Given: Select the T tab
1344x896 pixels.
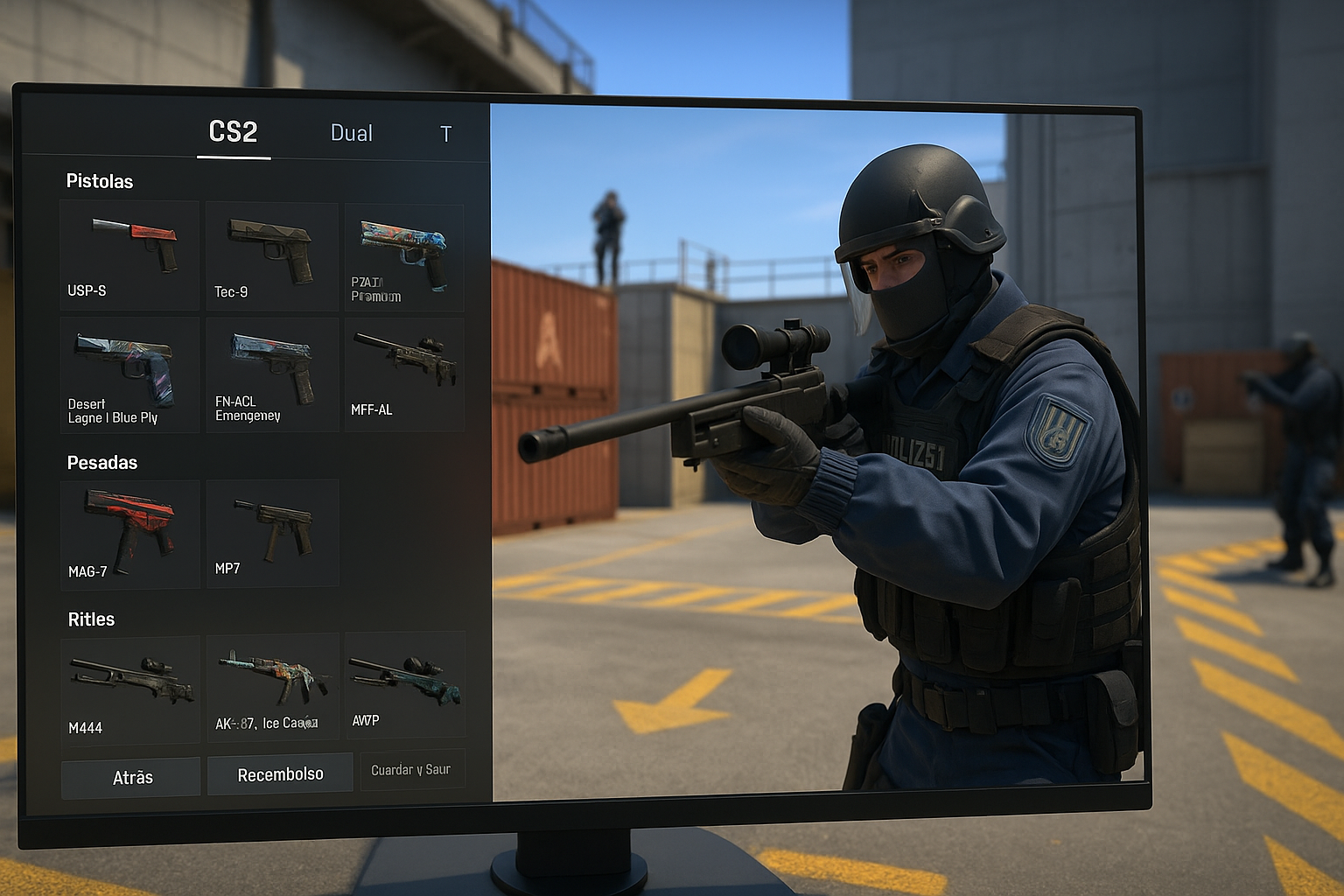Looking at the screenshot, I should (x=445, y=134).
